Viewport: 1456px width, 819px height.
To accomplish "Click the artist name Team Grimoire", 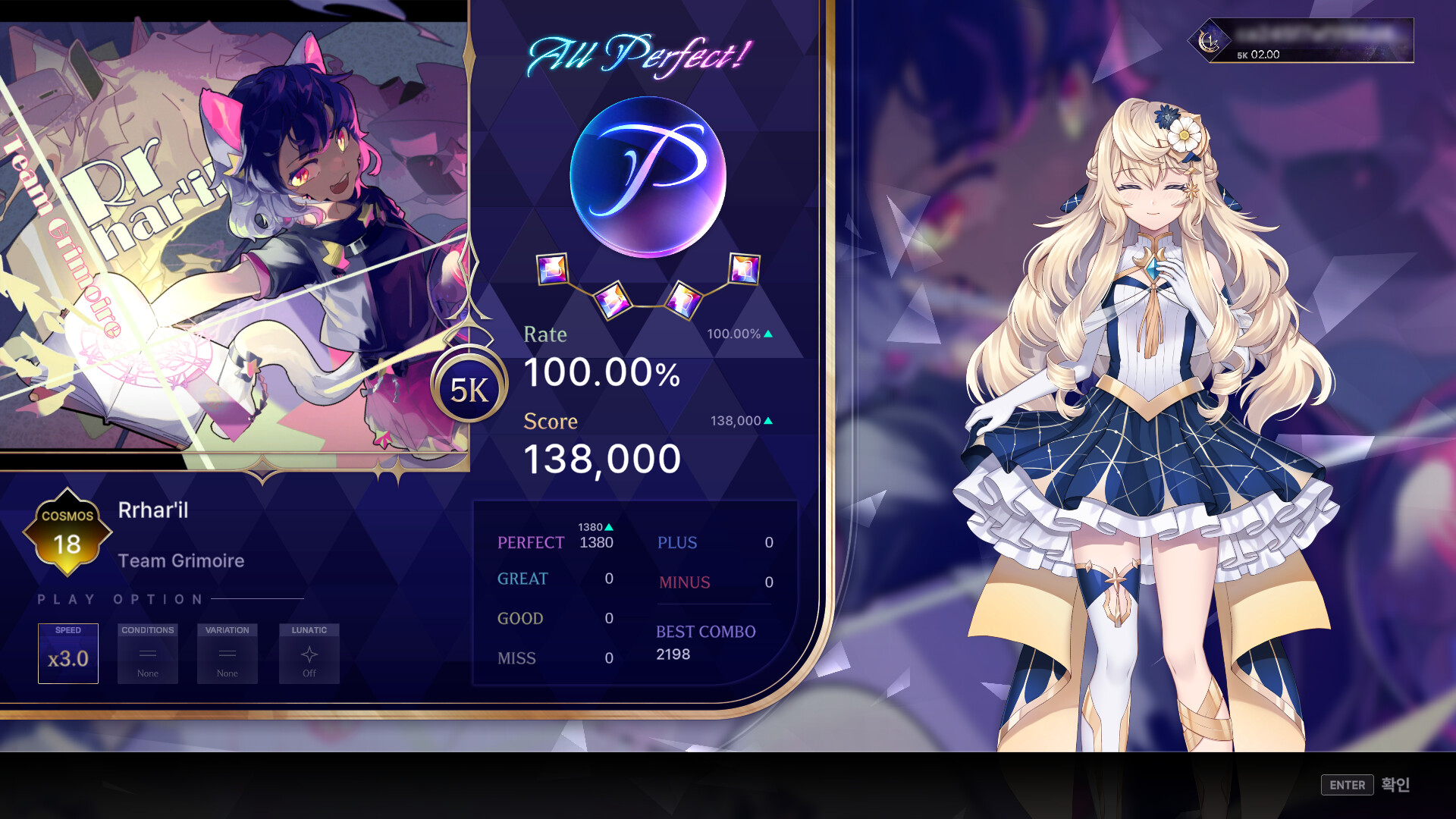I will (180, 561).
